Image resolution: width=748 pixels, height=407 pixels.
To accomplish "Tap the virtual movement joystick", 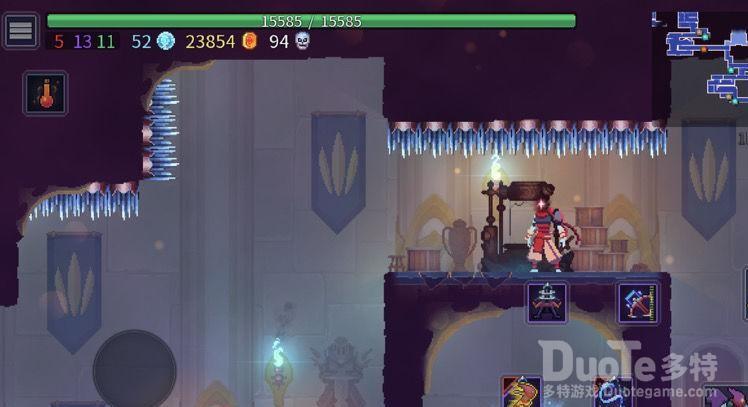I will pyautogui.click(x=134, y=369).
